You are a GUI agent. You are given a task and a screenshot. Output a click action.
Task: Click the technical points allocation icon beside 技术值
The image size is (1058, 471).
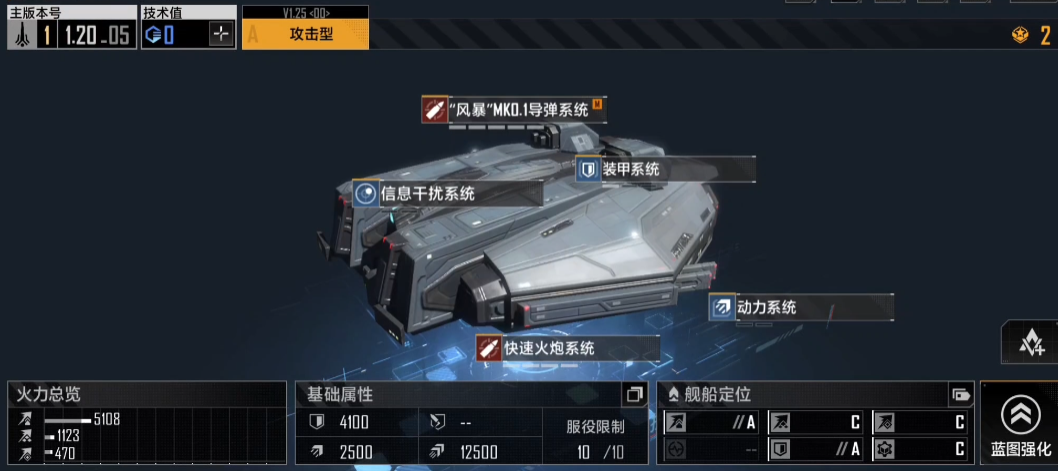tap(221, 35)
